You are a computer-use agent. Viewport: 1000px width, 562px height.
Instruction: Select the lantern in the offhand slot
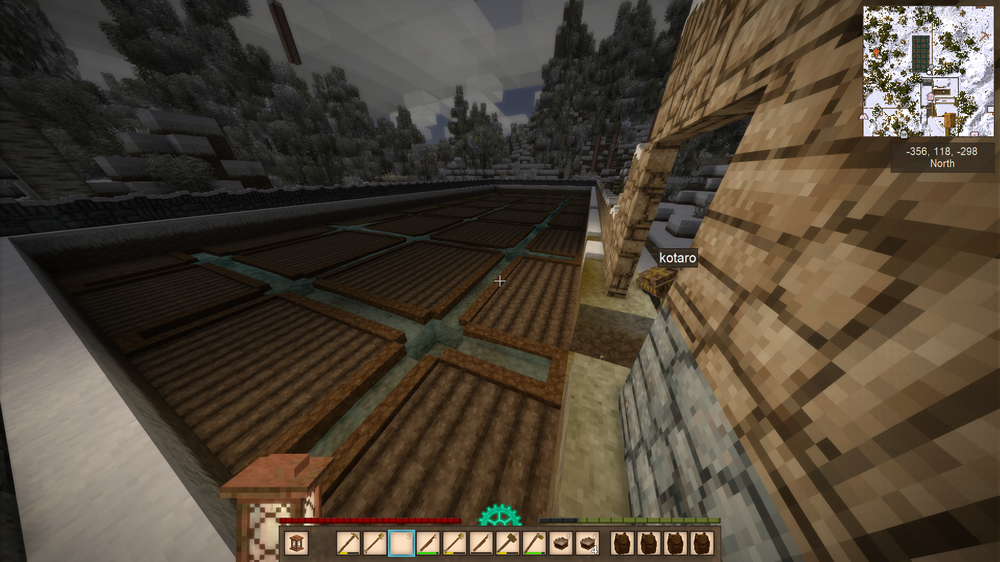[297, 543]
